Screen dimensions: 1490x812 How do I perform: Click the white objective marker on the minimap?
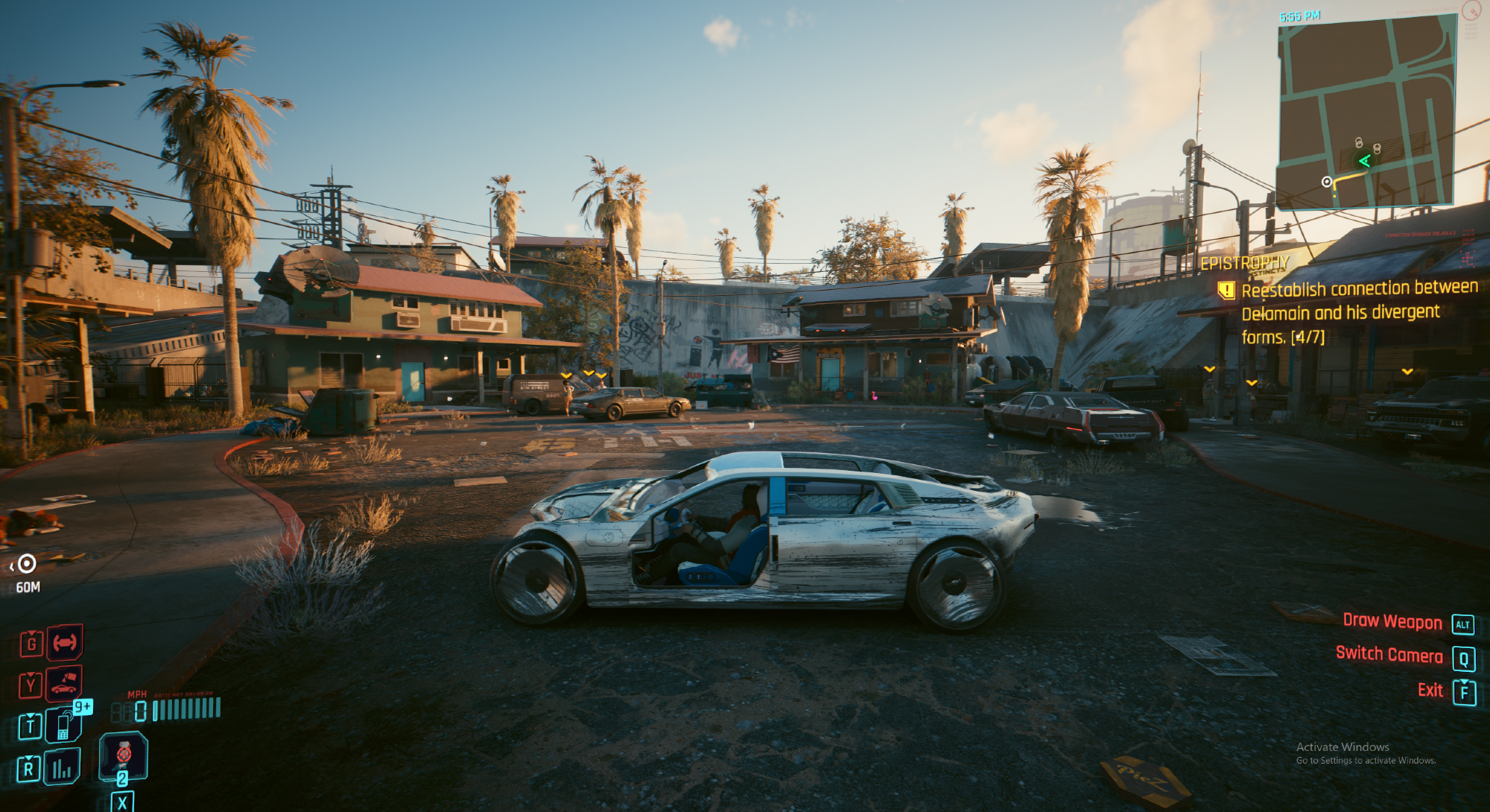pyautogui.click(x=1327, y=182)
